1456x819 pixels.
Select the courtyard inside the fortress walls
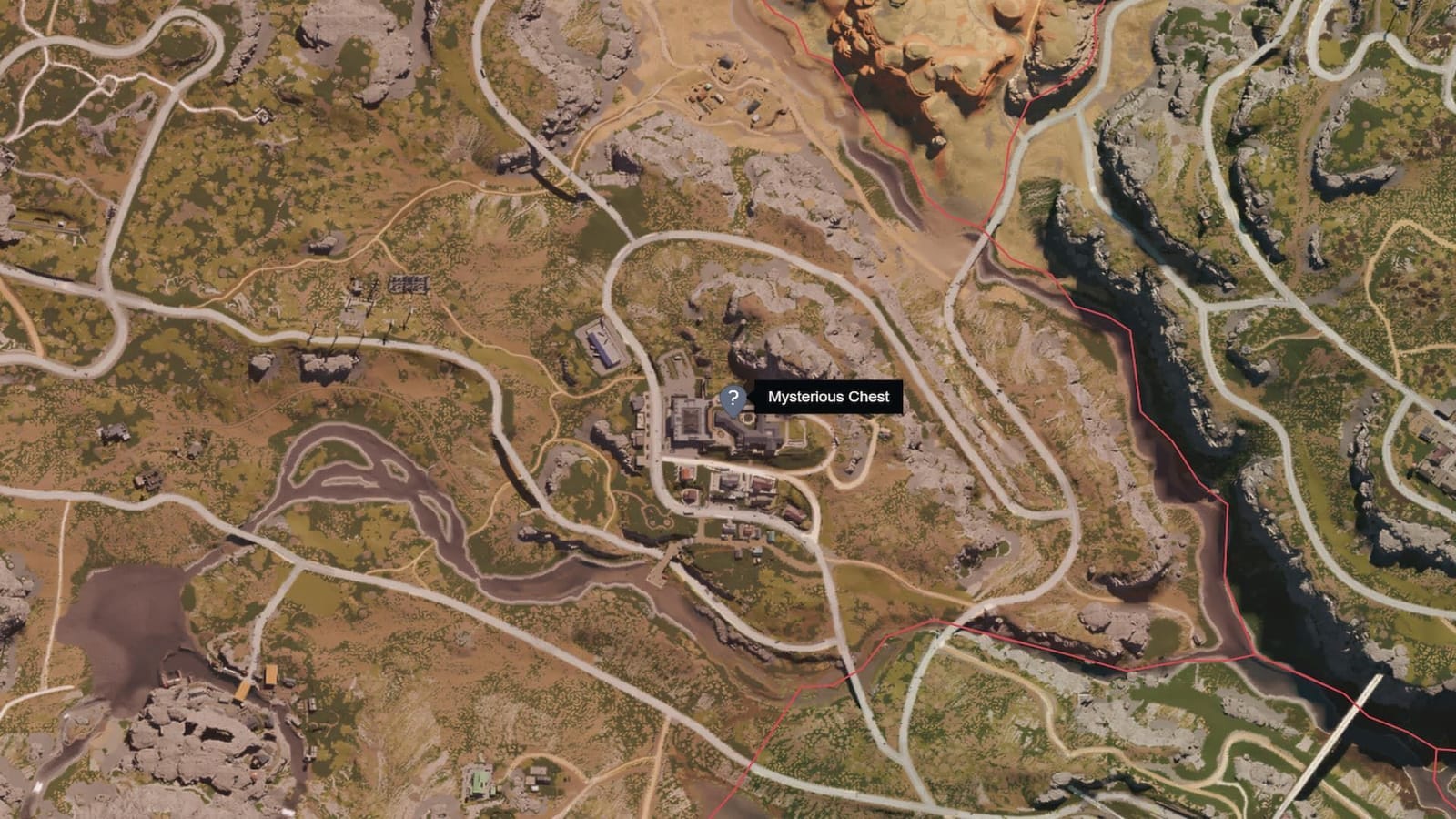pyautogui.click(x=690, y=423)
